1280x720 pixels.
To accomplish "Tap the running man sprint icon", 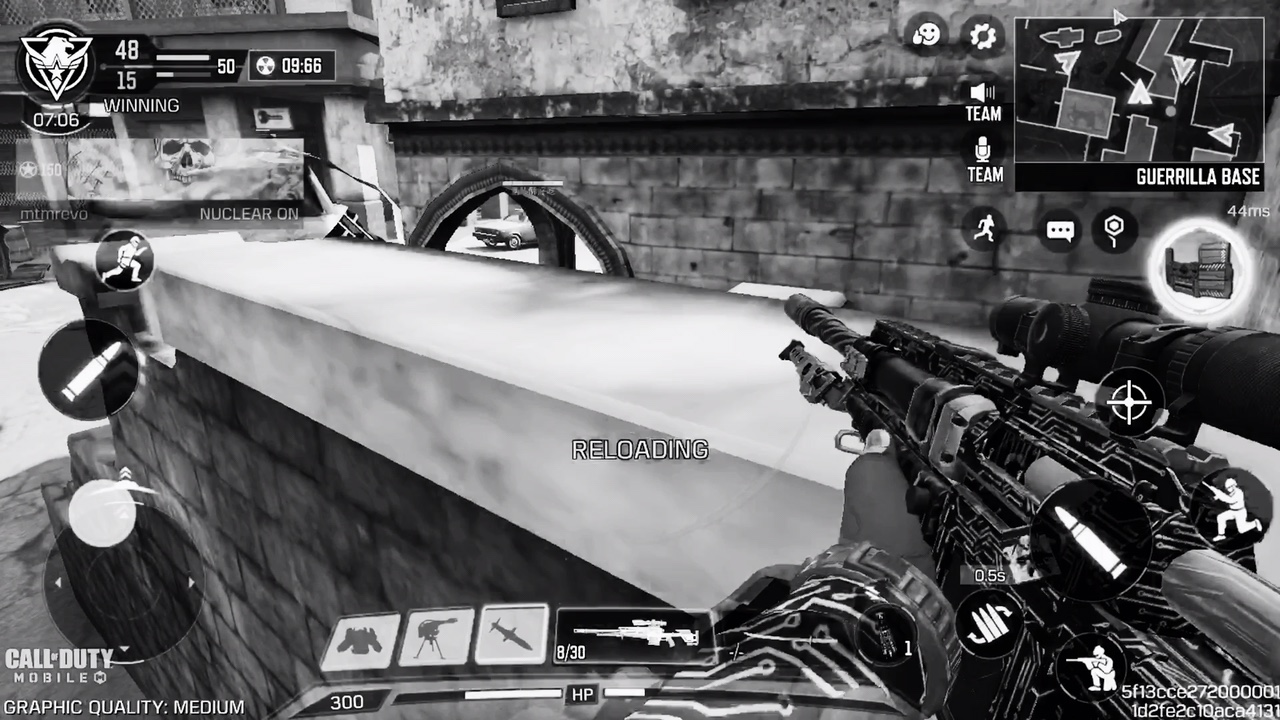I will coord(985,228).
